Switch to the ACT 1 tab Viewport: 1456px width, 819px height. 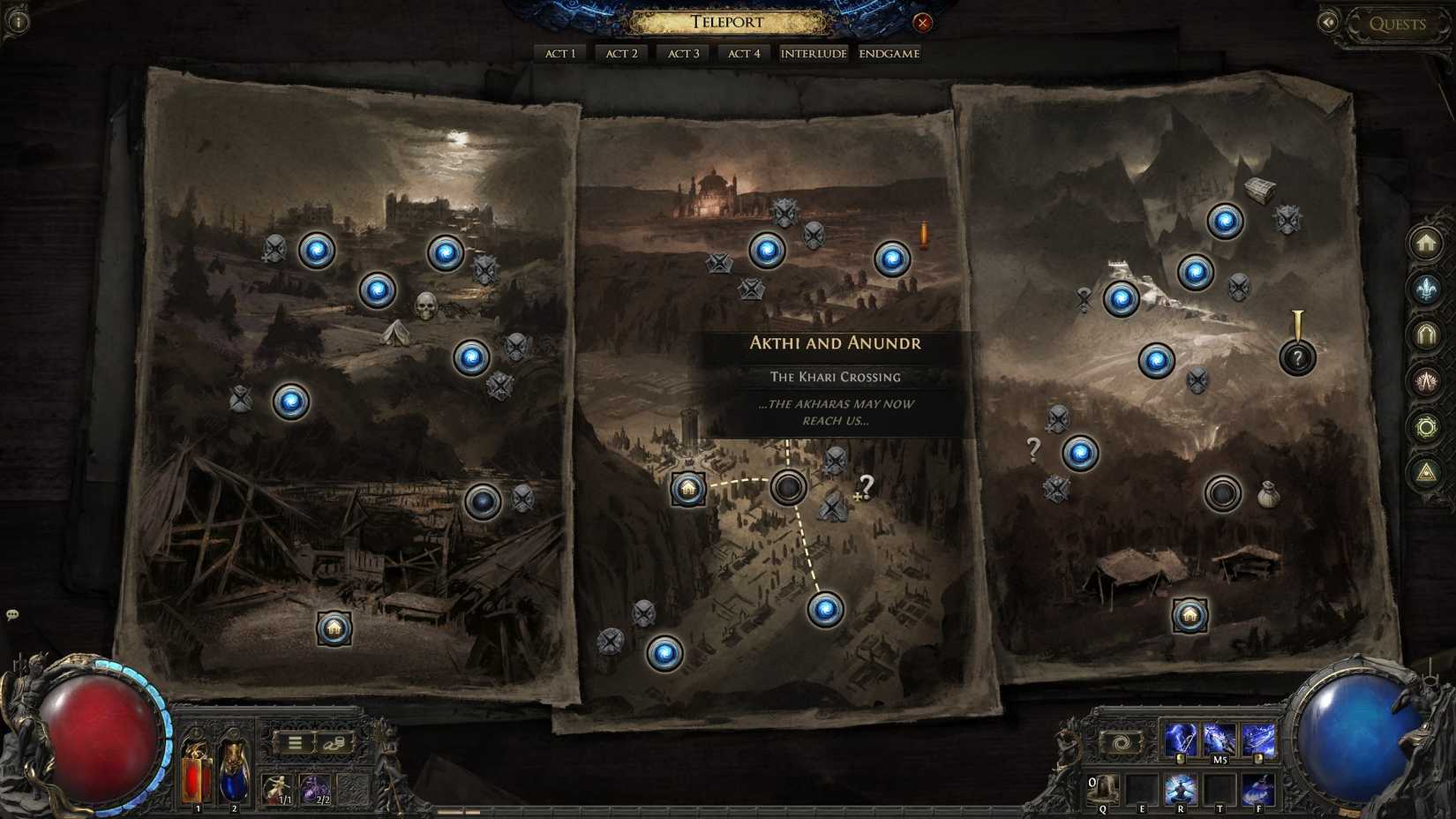coord(559,53)
